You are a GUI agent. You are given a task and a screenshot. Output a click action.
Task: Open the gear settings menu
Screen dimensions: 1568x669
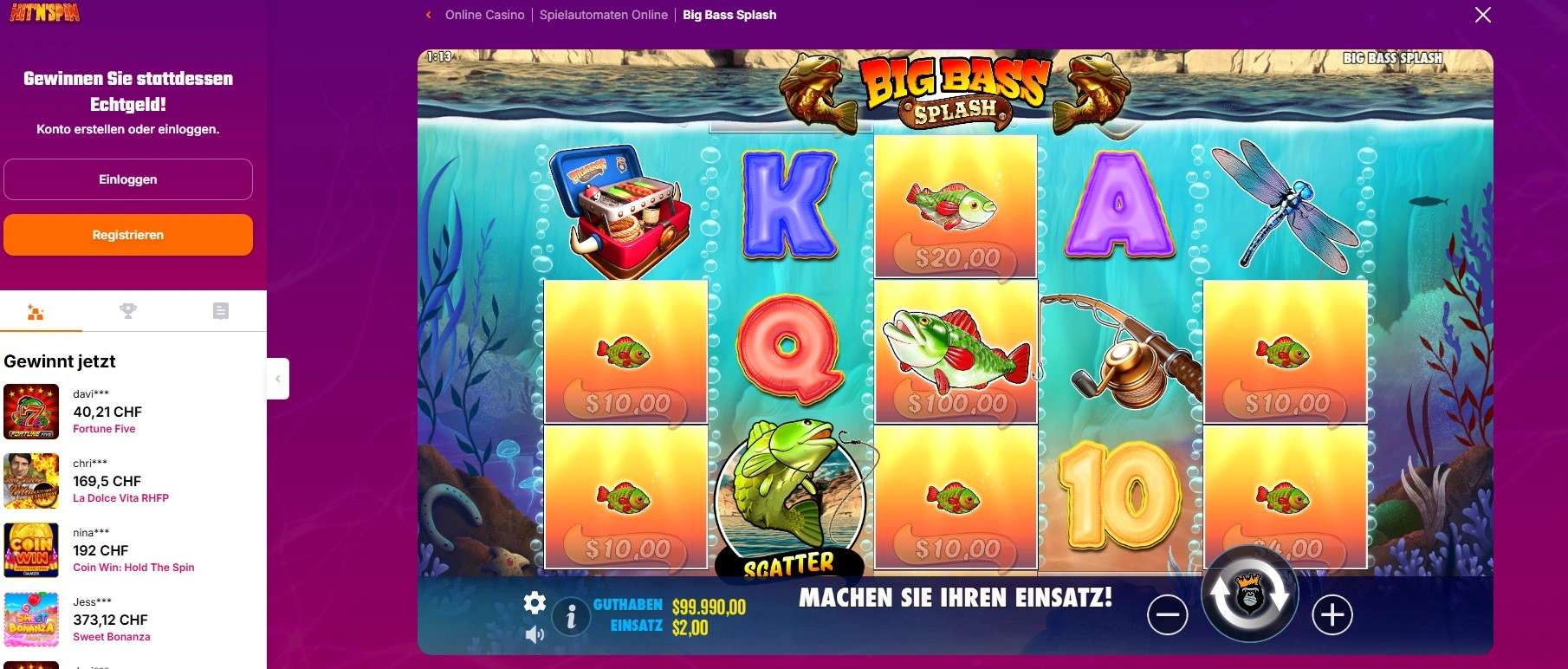[535, 602]
